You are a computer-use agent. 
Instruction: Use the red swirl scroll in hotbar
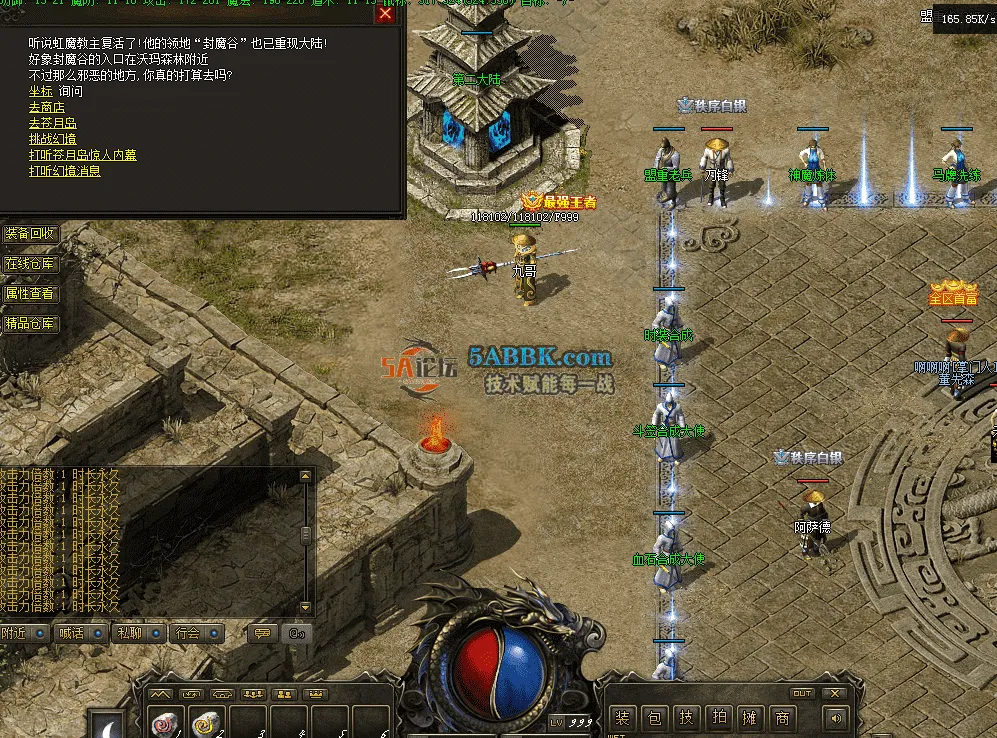tap(165, 724)
